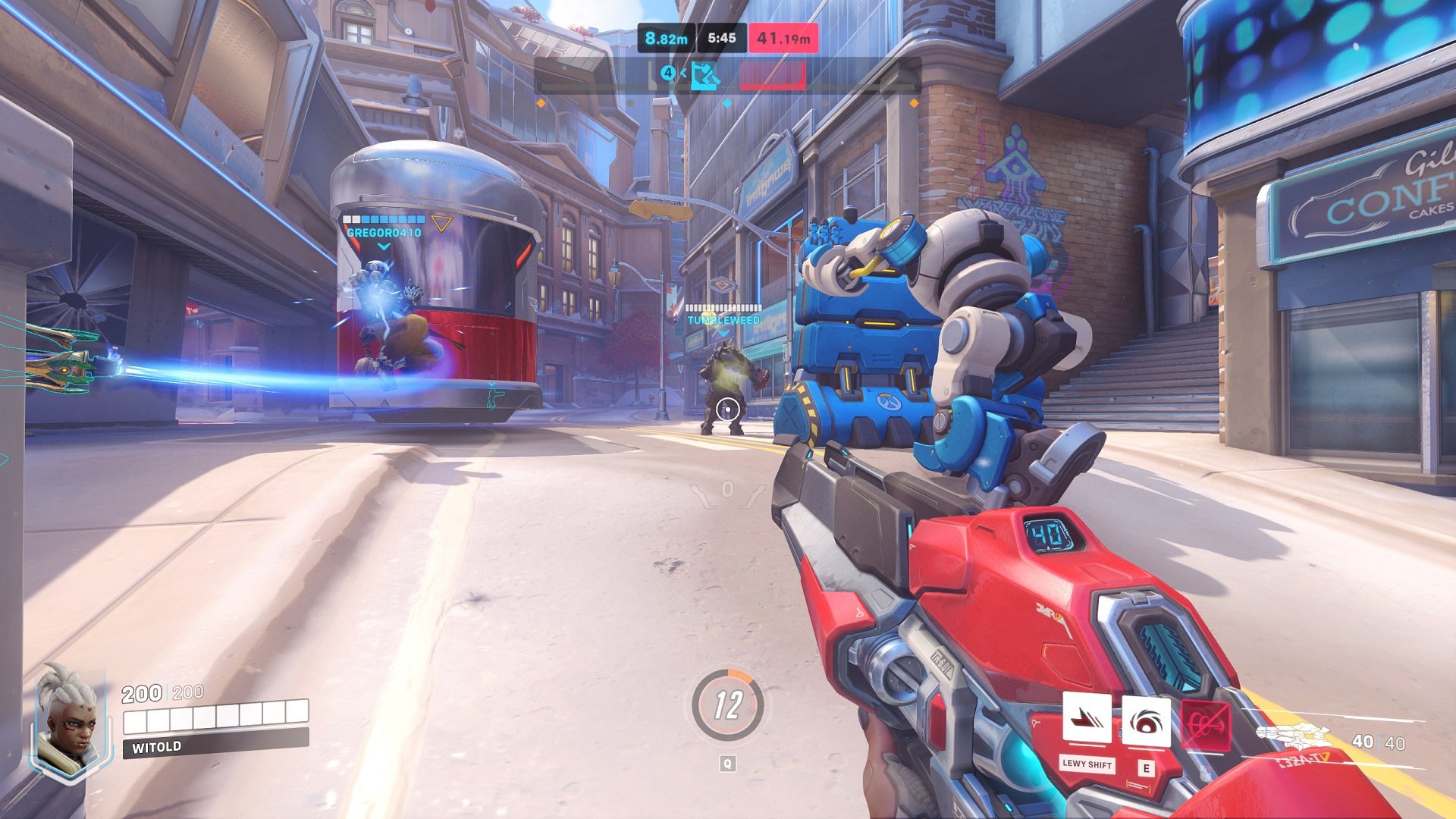Select the white railgun weapon silhouette icon
Viewport: 1456px width, 819px height.
1295,736
